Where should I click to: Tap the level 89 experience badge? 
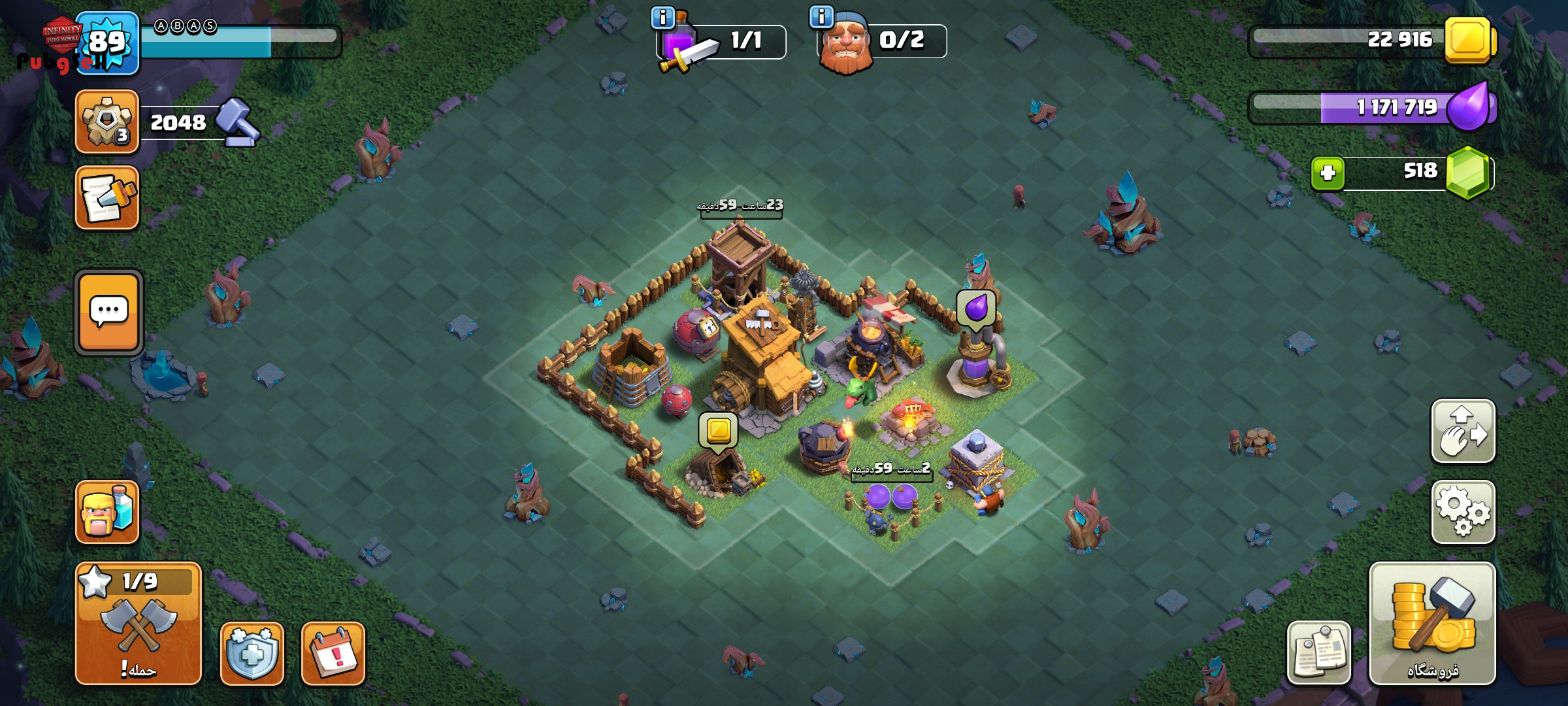coord(107,42)
